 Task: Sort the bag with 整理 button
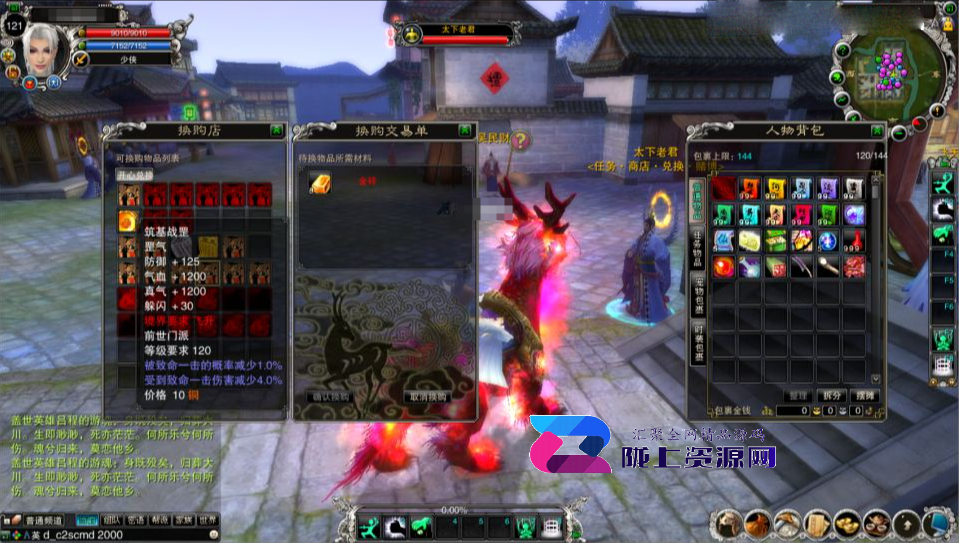(798, 396)
